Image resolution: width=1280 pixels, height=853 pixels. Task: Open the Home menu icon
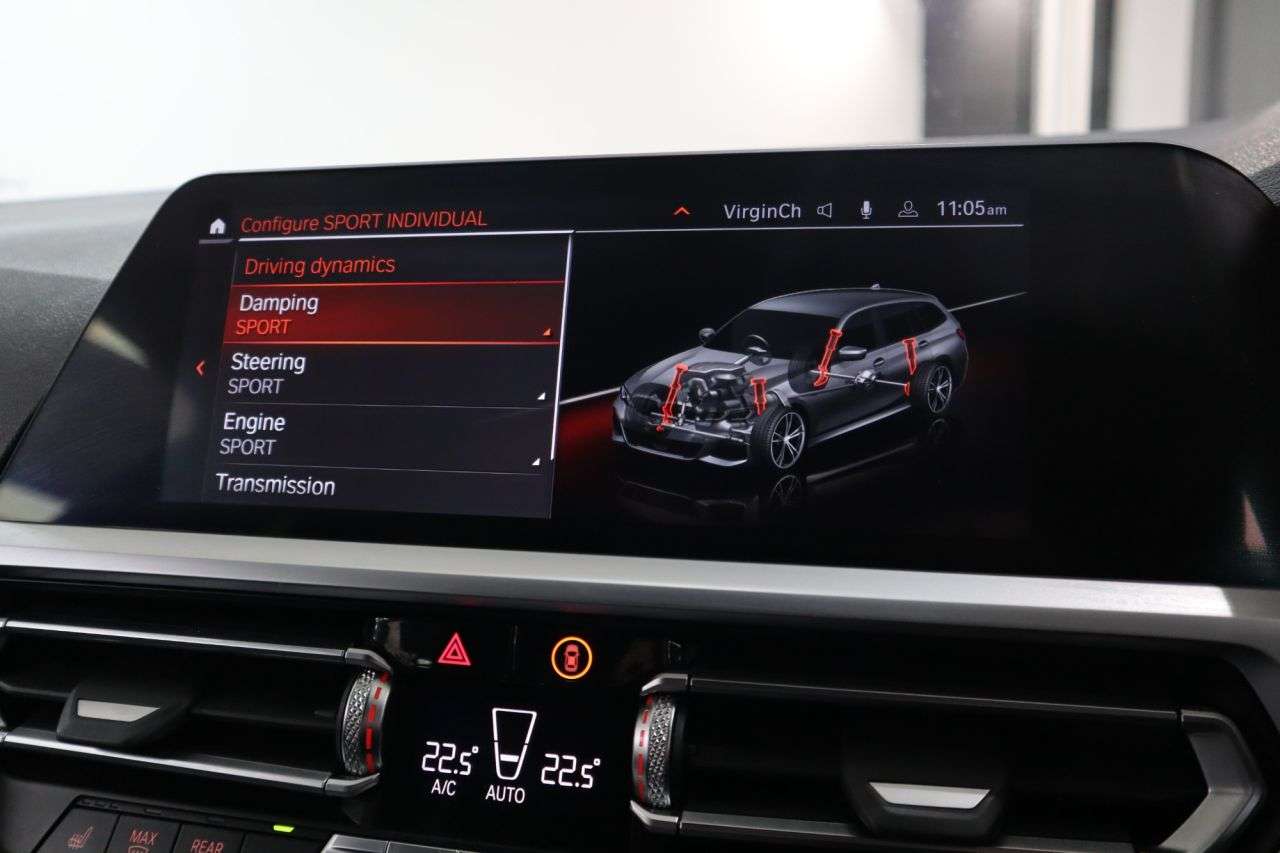(218, 227)
